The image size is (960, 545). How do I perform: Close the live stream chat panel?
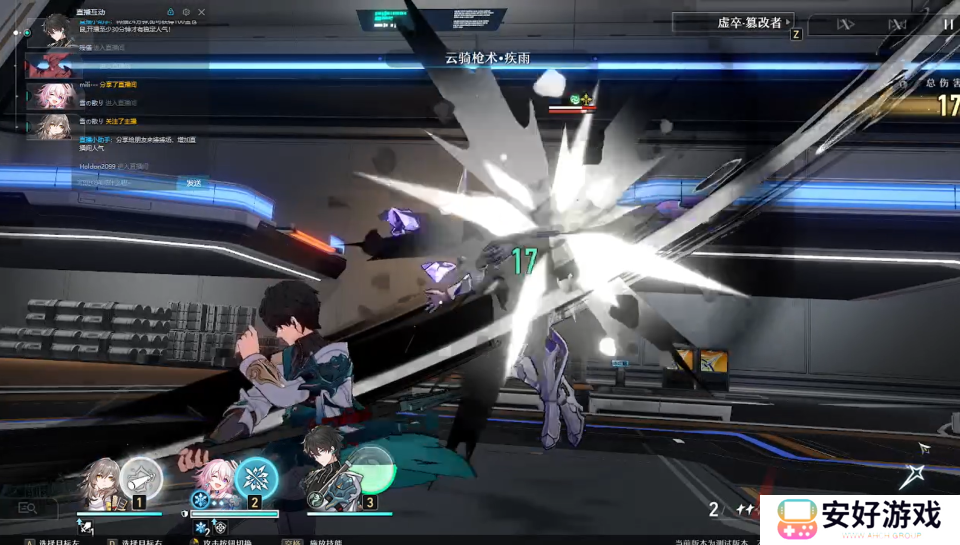point(201,12)
